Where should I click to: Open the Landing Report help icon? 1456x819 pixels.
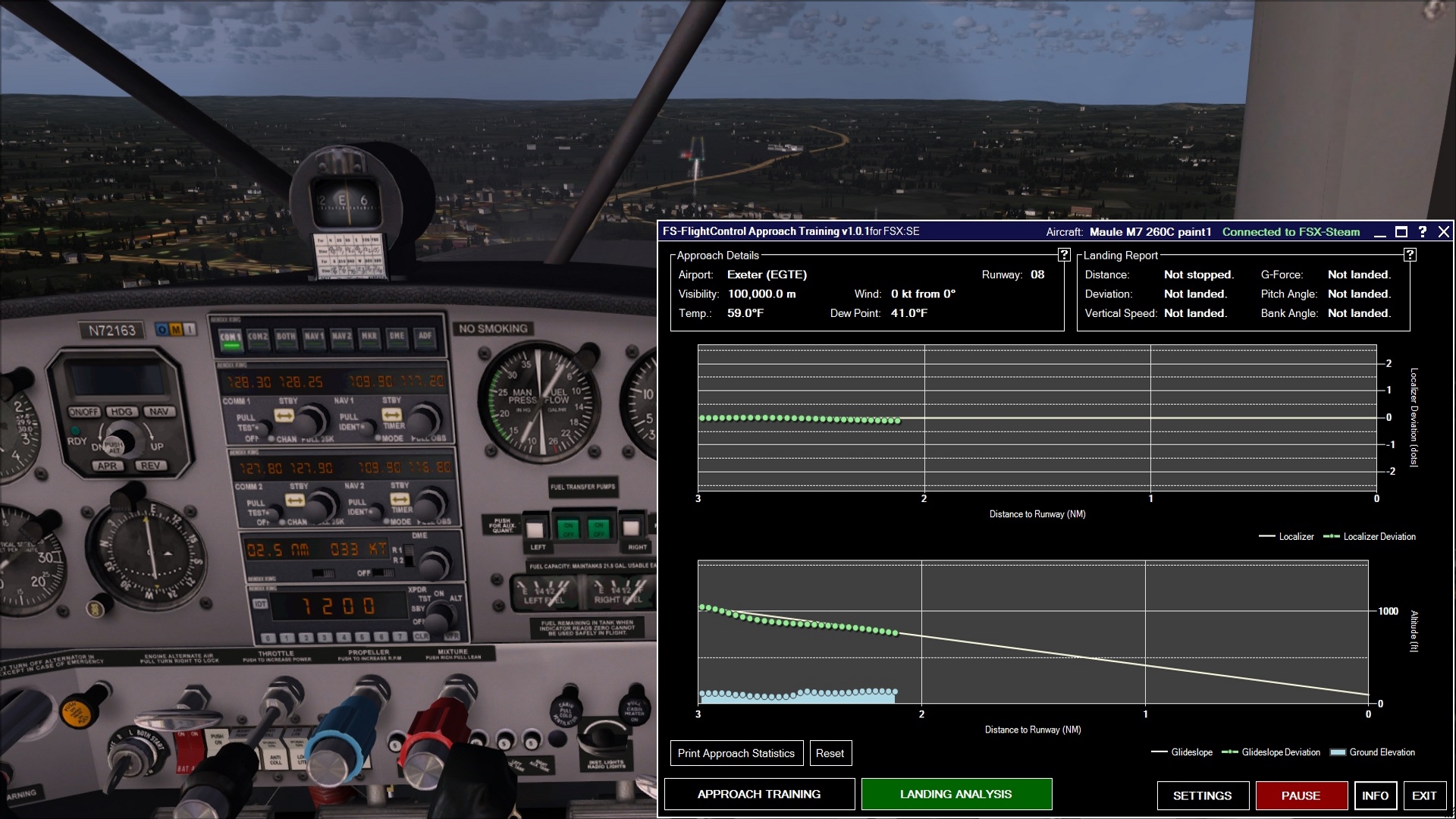point(1409,255)
